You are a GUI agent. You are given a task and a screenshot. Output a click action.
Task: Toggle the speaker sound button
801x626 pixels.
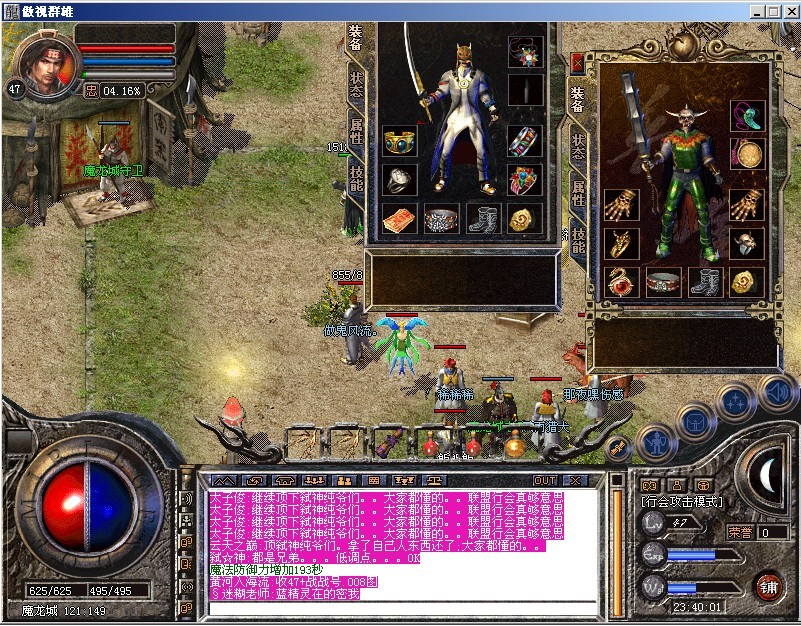(776, 393)
